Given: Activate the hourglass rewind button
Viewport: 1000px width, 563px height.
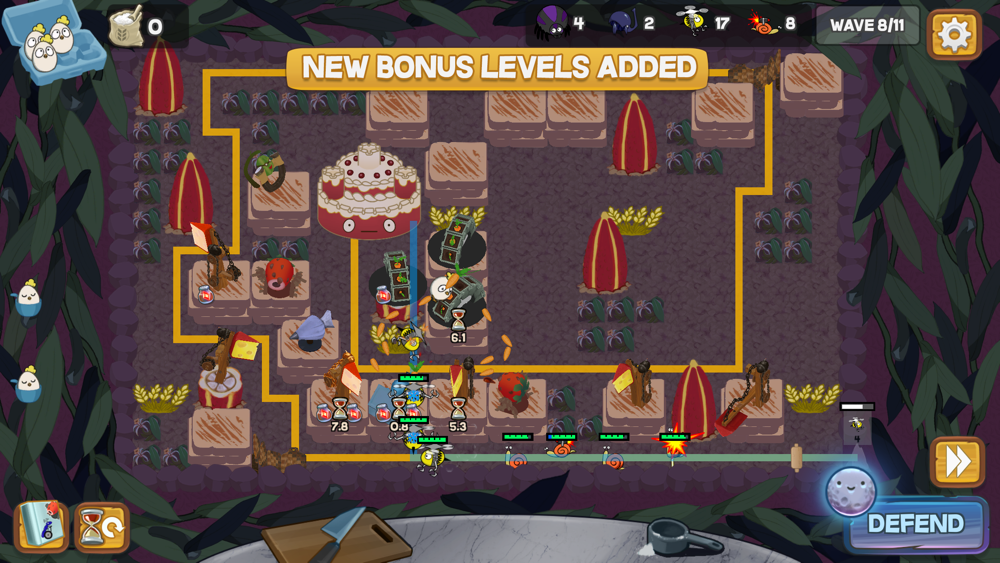Looking at the screenshot, I should coord(101,526).
